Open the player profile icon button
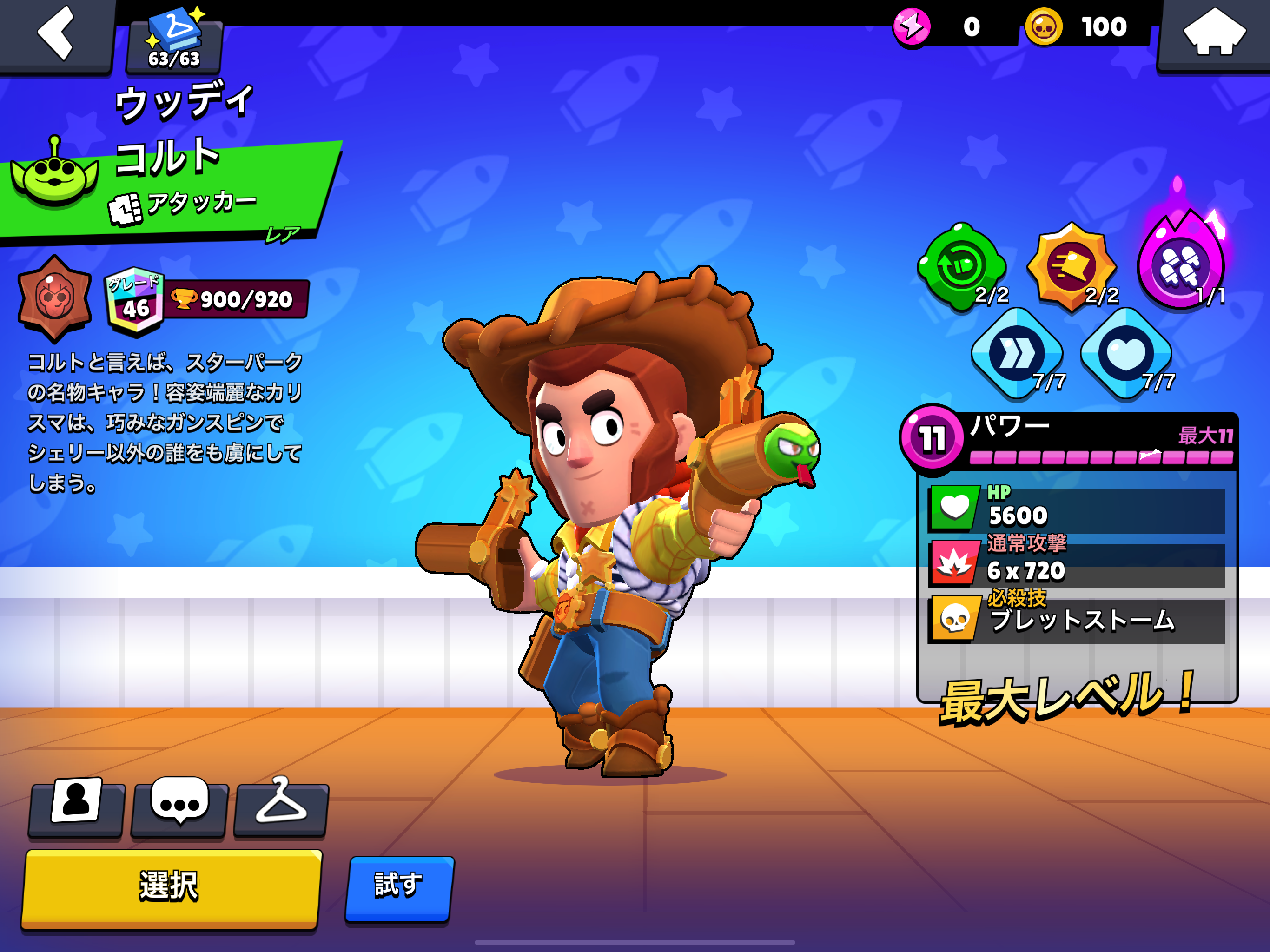 coord(77,805)
